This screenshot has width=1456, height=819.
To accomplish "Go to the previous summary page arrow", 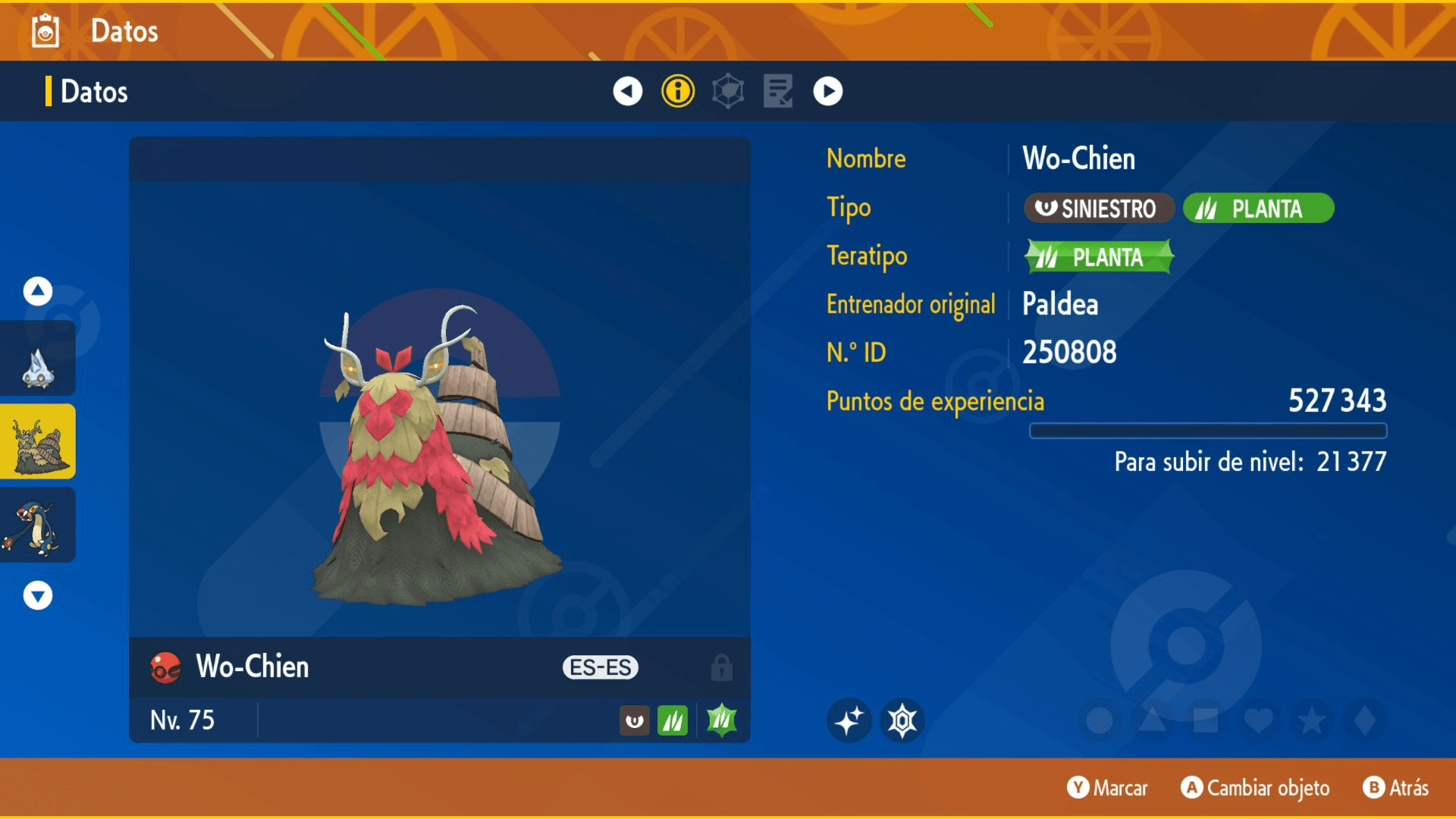I will 627,91.
